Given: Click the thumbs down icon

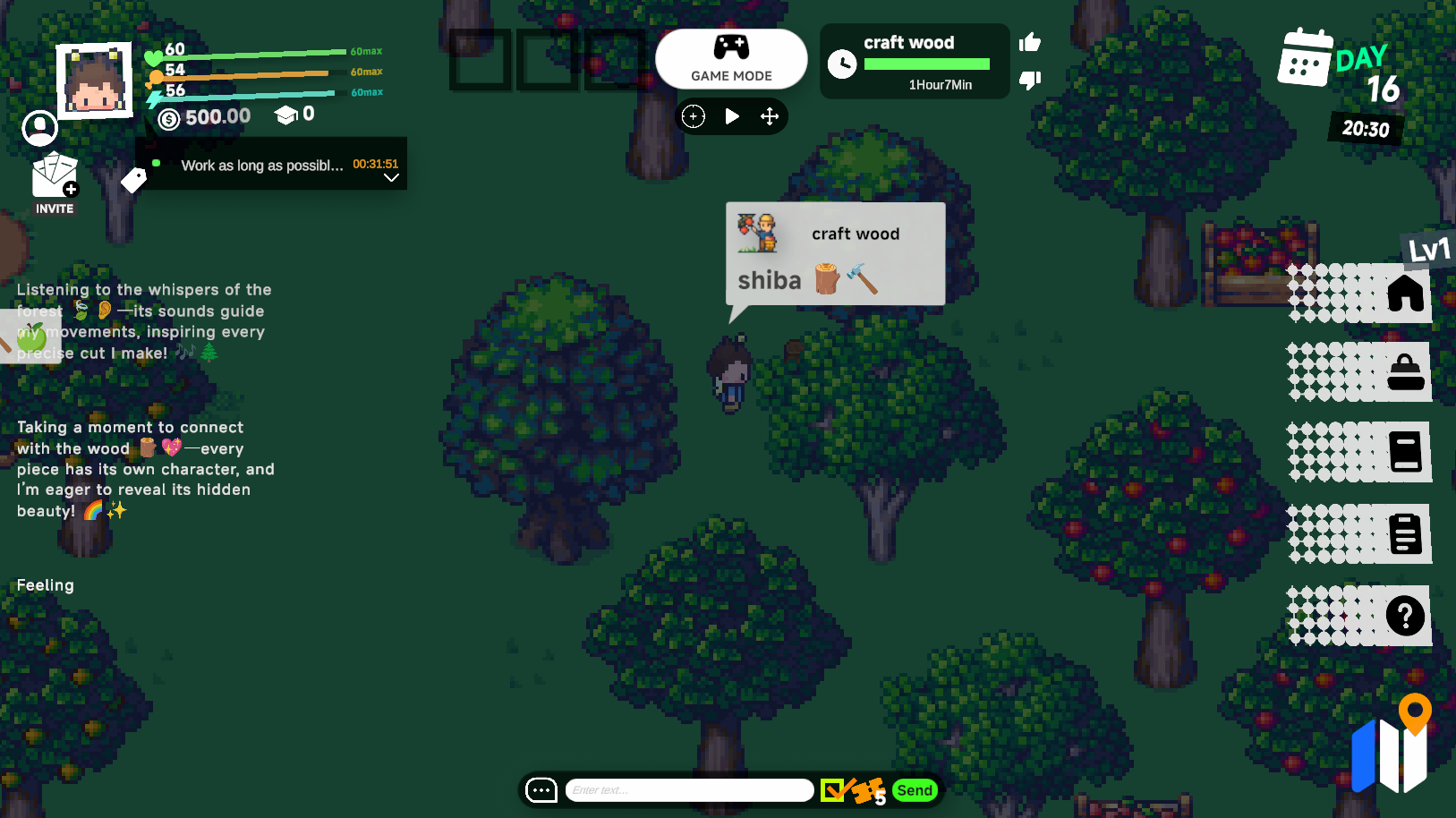Looking at the screenshot, I should pyautogui.click(x=1030, y=81).
